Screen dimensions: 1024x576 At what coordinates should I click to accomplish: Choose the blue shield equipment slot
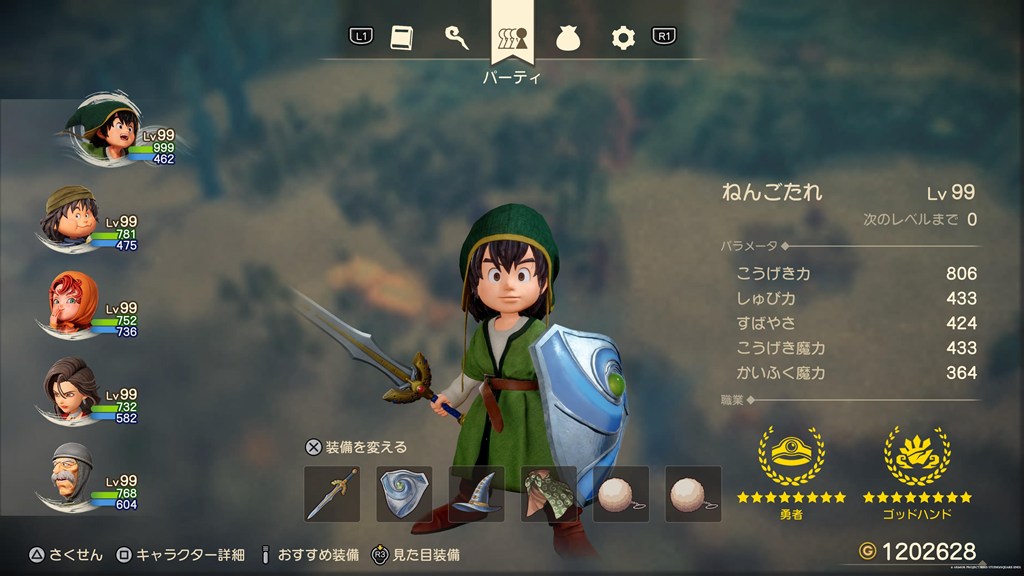pos(404,494)
